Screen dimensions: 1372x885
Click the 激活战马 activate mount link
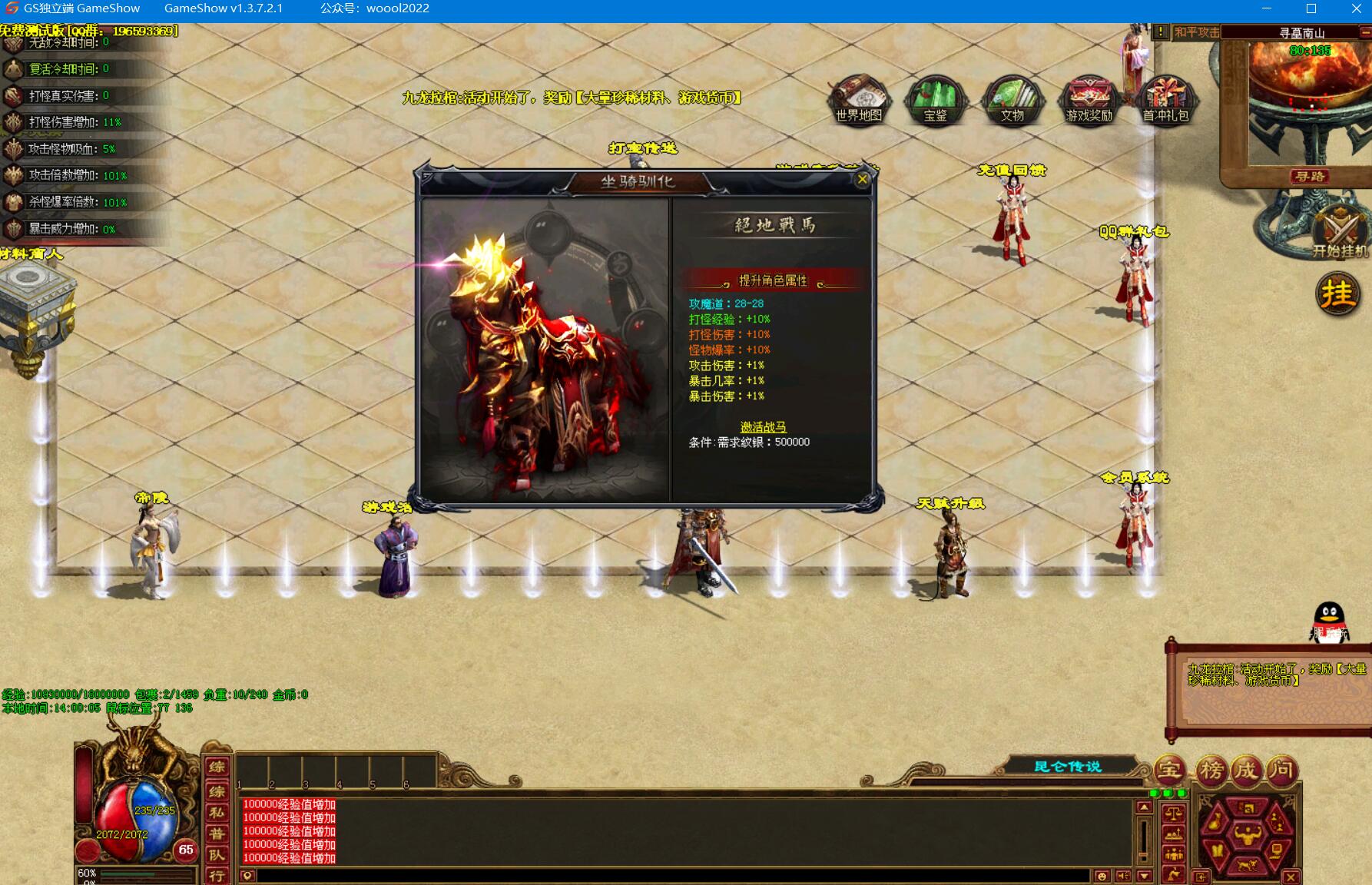pos(763,427)
